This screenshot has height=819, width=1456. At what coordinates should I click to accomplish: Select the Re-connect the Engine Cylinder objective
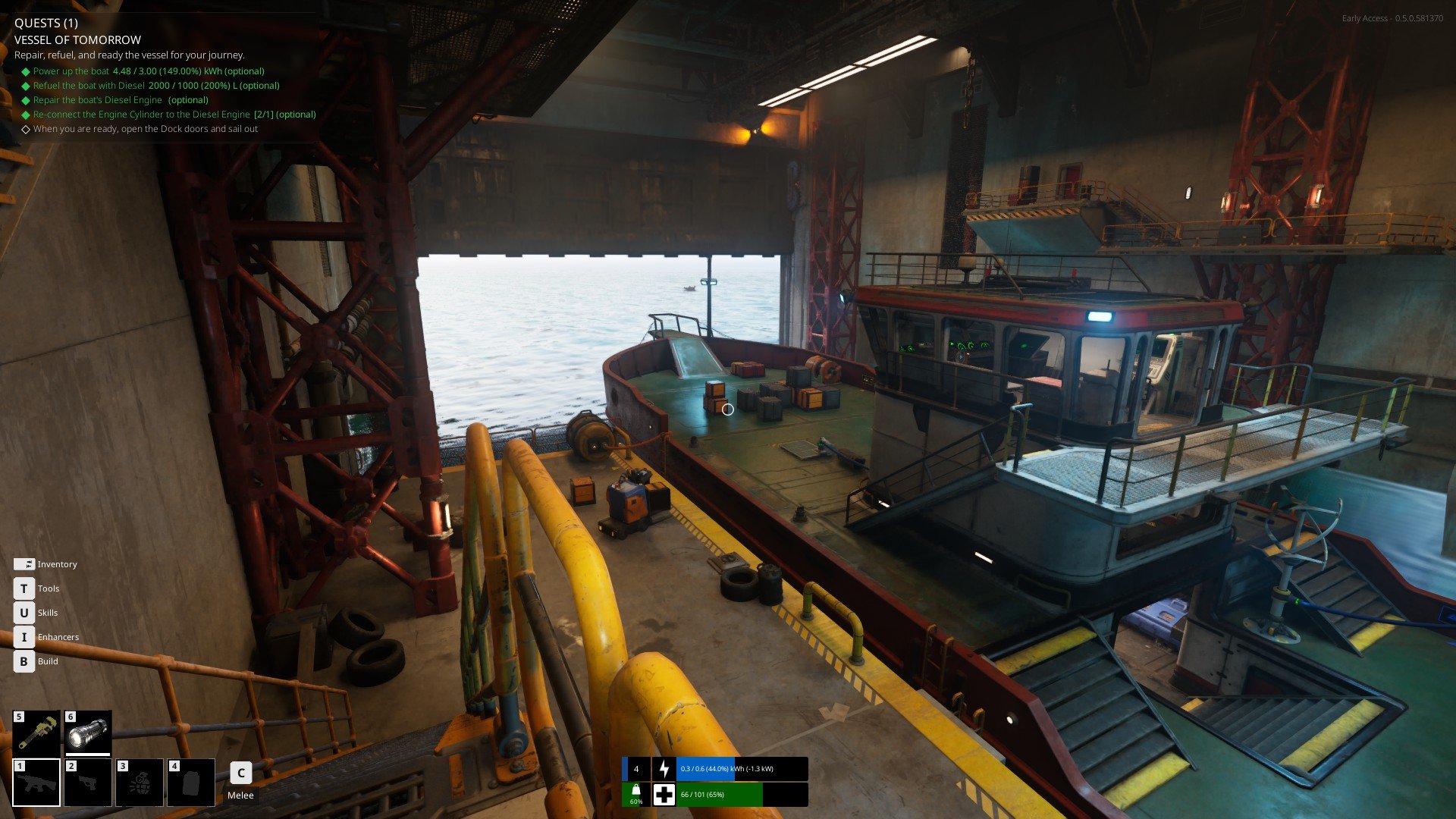pyautogui.click(x=174, y=115)
